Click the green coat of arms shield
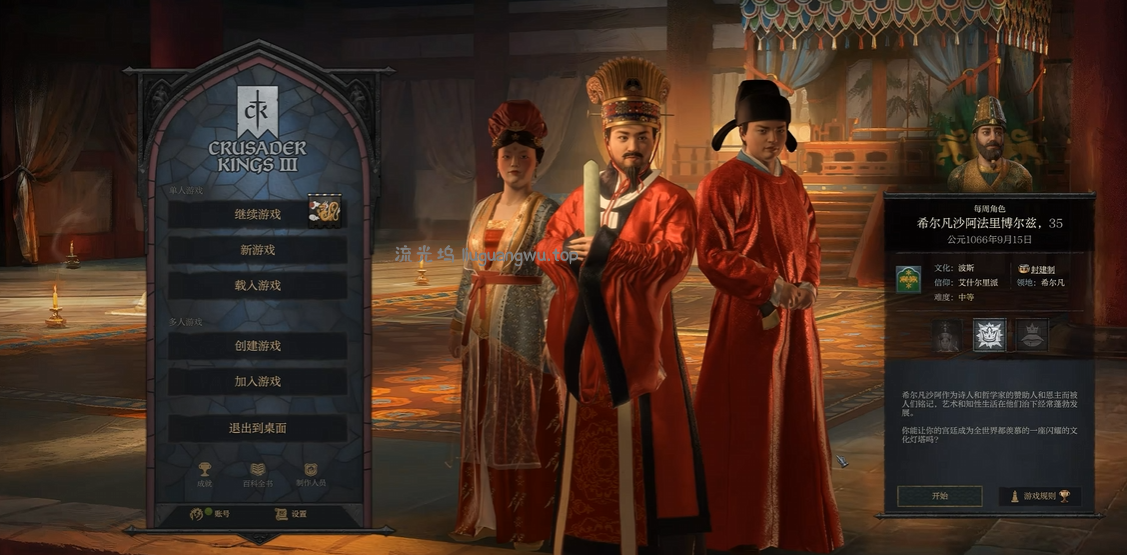 click(908, 278)
